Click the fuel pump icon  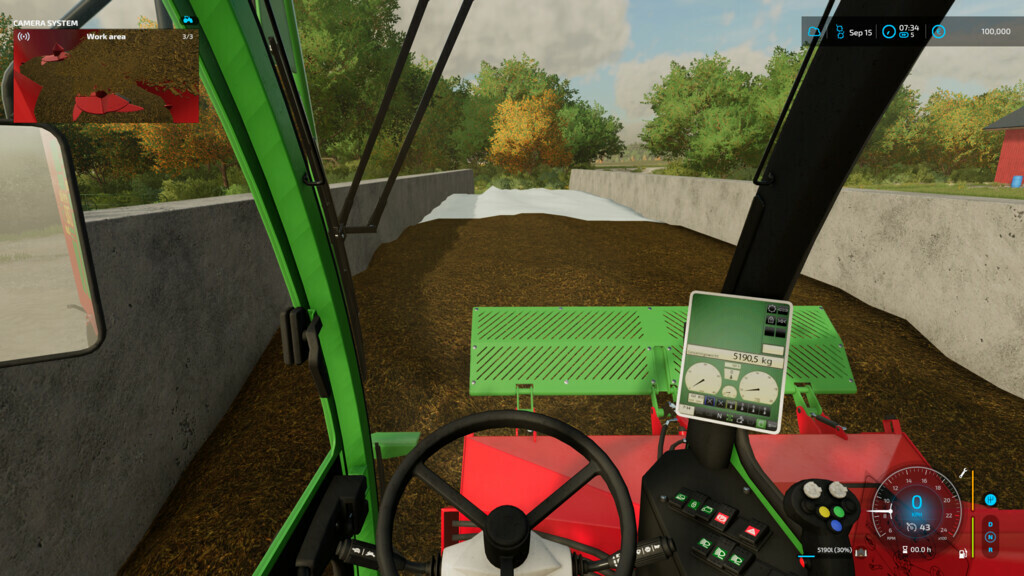coord(963,552)
